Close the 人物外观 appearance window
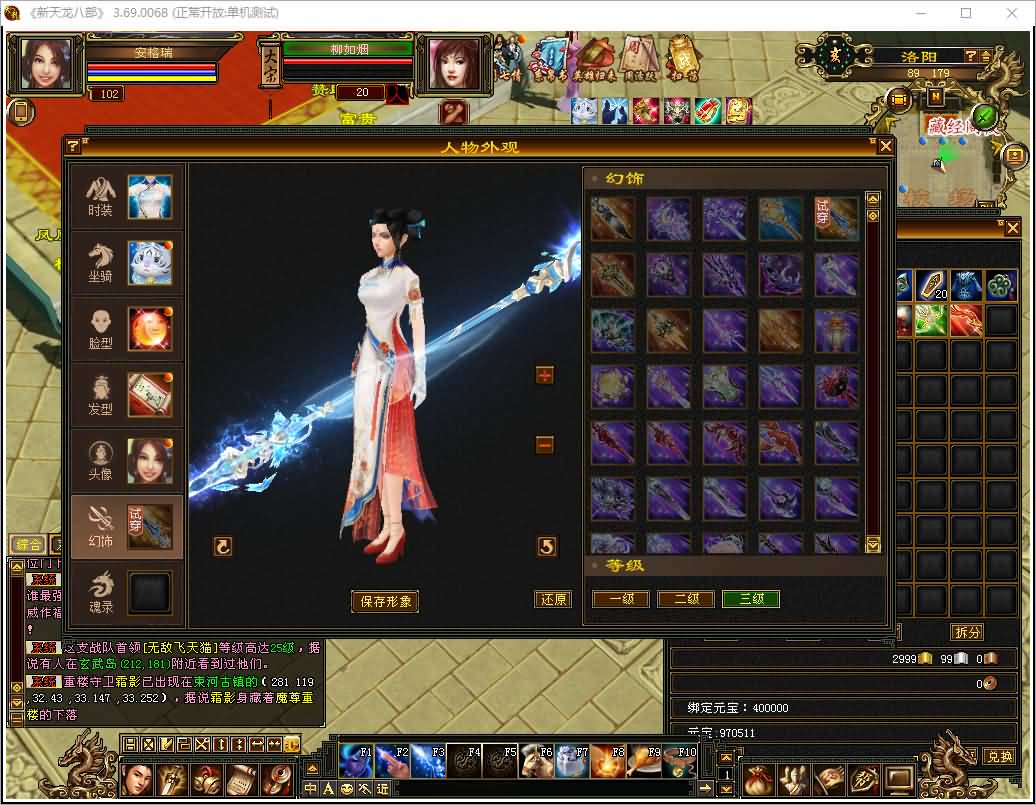This screenshot has height=805, width=1036. (885, 147)
